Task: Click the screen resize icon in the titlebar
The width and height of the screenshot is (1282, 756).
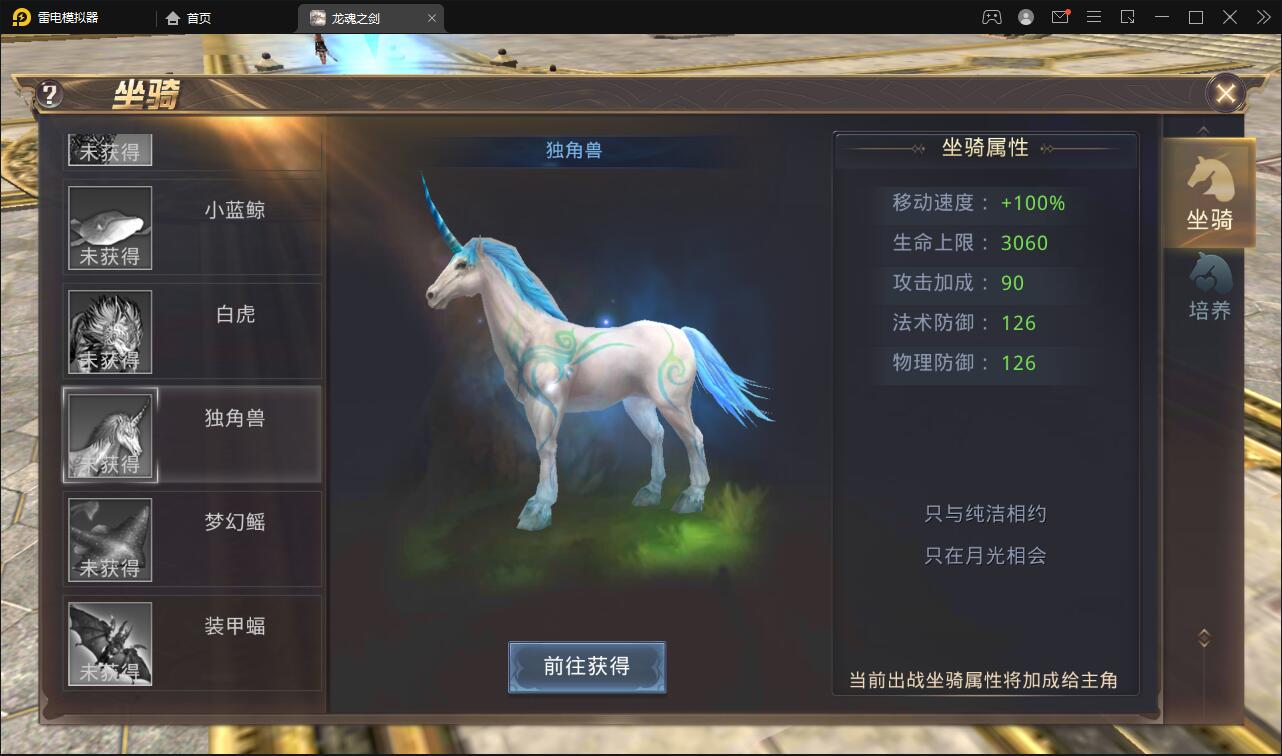Action: click(1127, 16)
